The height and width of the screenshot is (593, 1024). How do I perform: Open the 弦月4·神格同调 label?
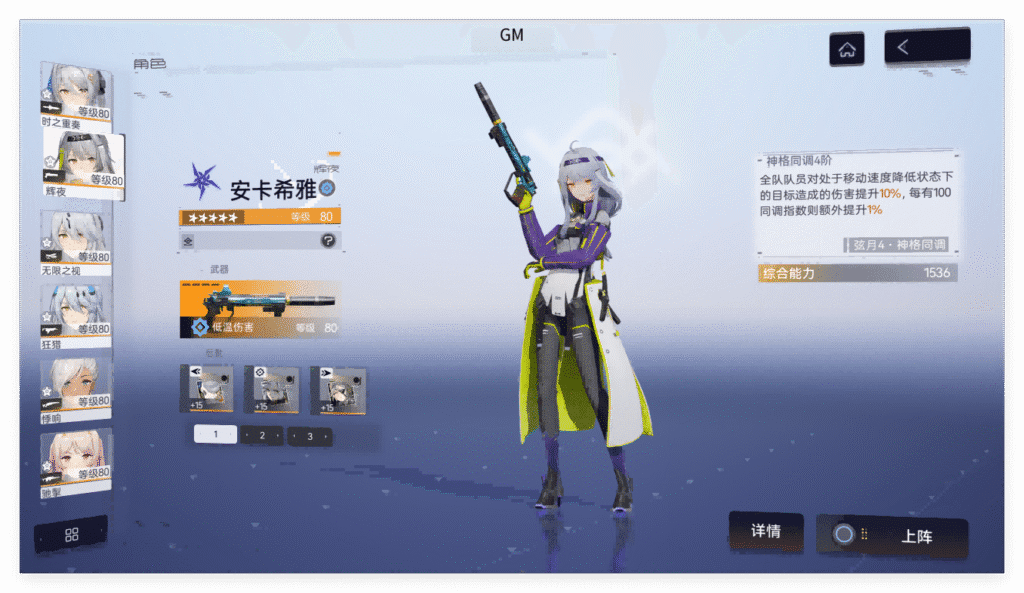click(x=899, y=245)
